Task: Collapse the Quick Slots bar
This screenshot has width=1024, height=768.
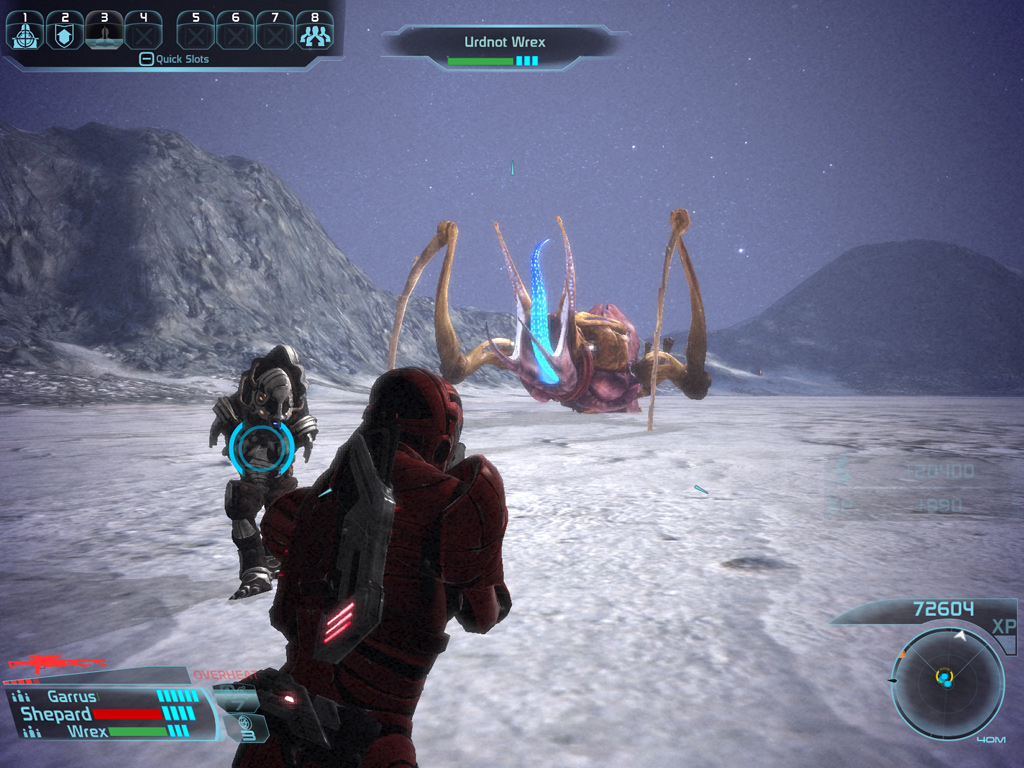Action: coord(146,59)
